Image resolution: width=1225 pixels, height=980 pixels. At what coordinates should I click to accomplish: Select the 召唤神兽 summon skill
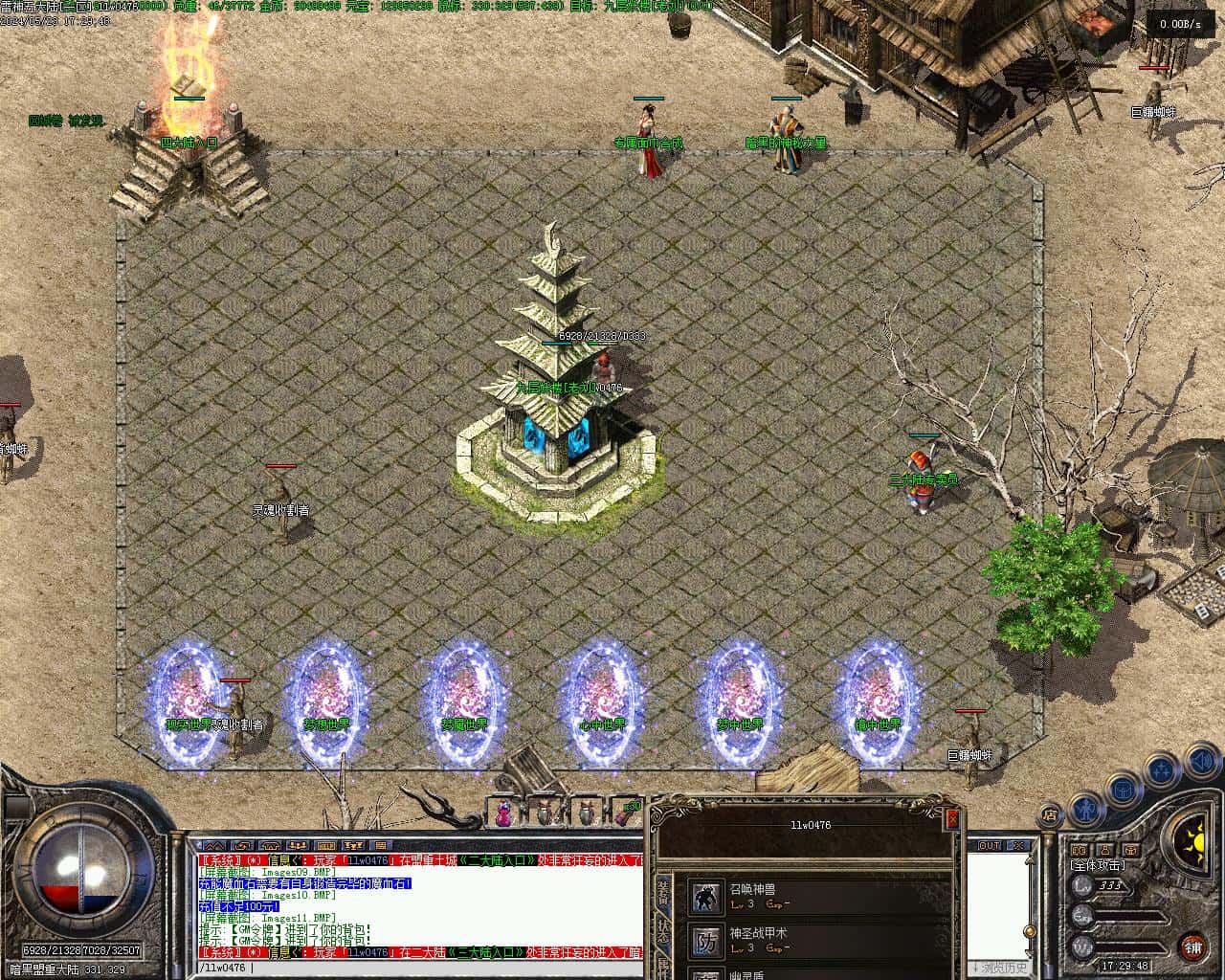[x=708, y=897]
